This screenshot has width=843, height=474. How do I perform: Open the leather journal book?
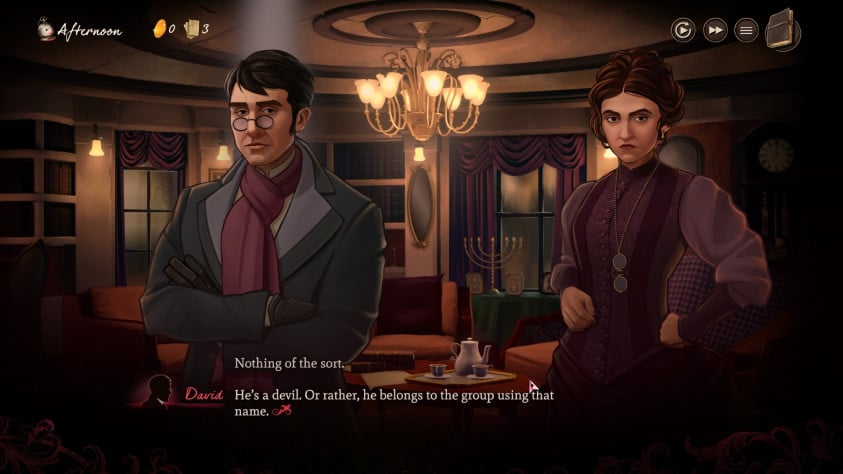click(x=783, y=29)
